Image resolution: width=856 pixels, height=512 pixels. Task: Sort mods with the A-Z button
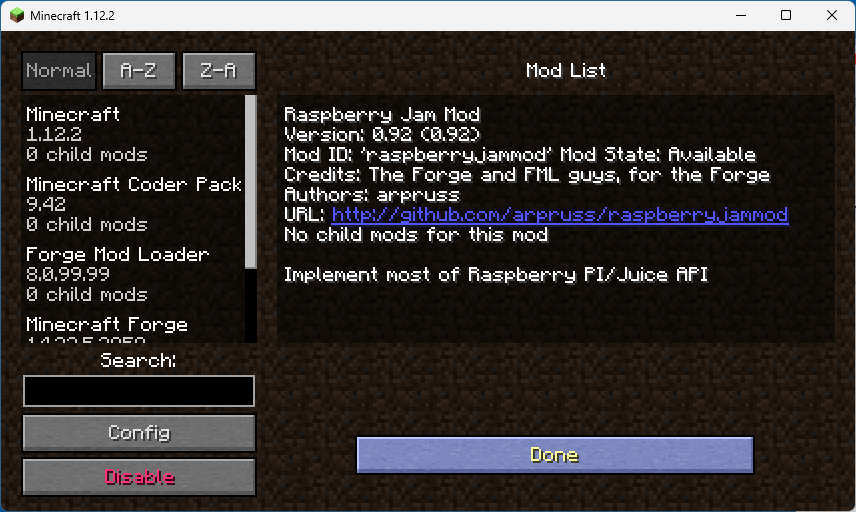pyautogui.click(x=139, y=71)
